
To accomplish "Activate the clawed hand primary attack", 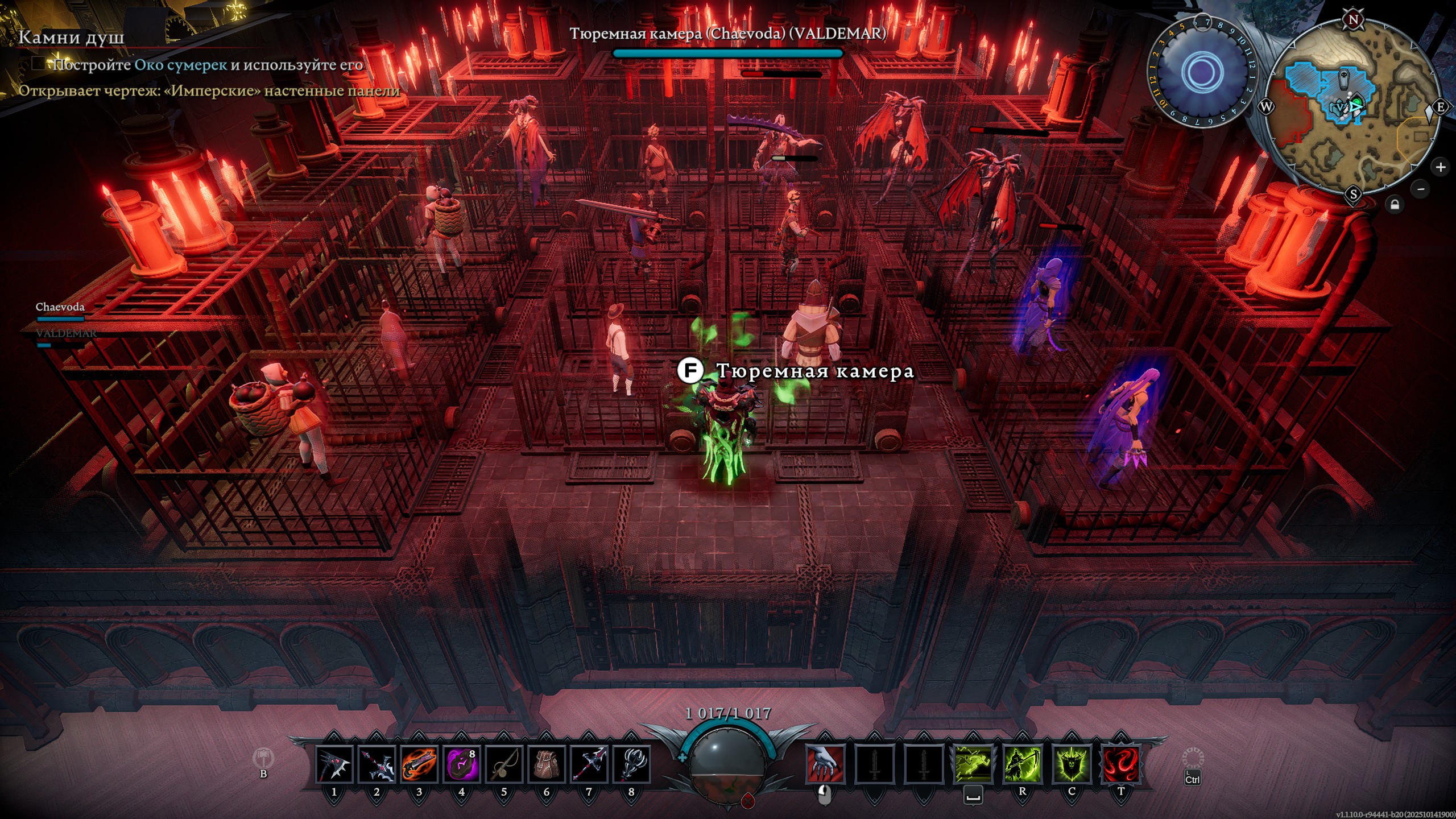I will [825, 764].
